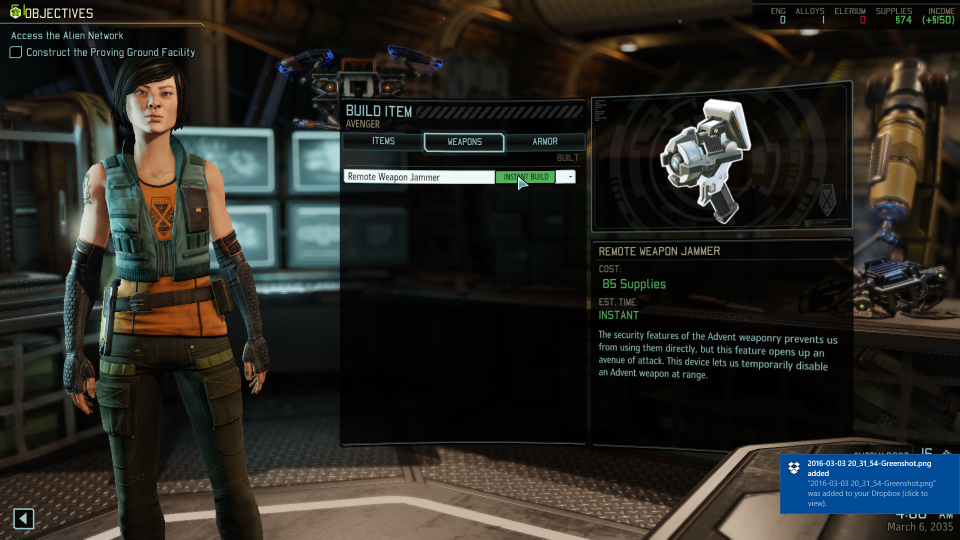Select the Weapons tab

[x=463, y=142]
